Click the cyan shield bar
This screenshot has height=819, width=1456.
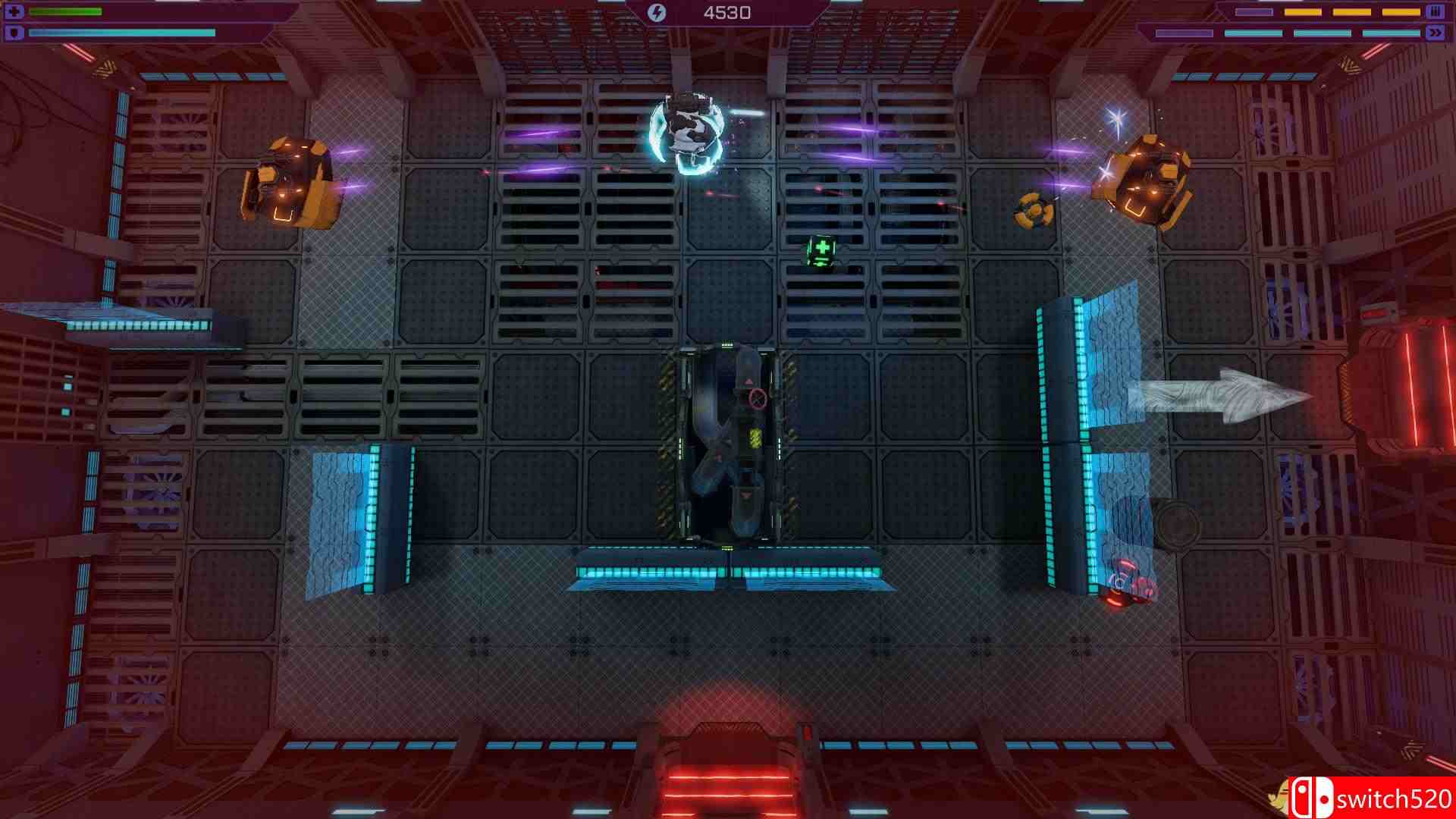point(121,33)
